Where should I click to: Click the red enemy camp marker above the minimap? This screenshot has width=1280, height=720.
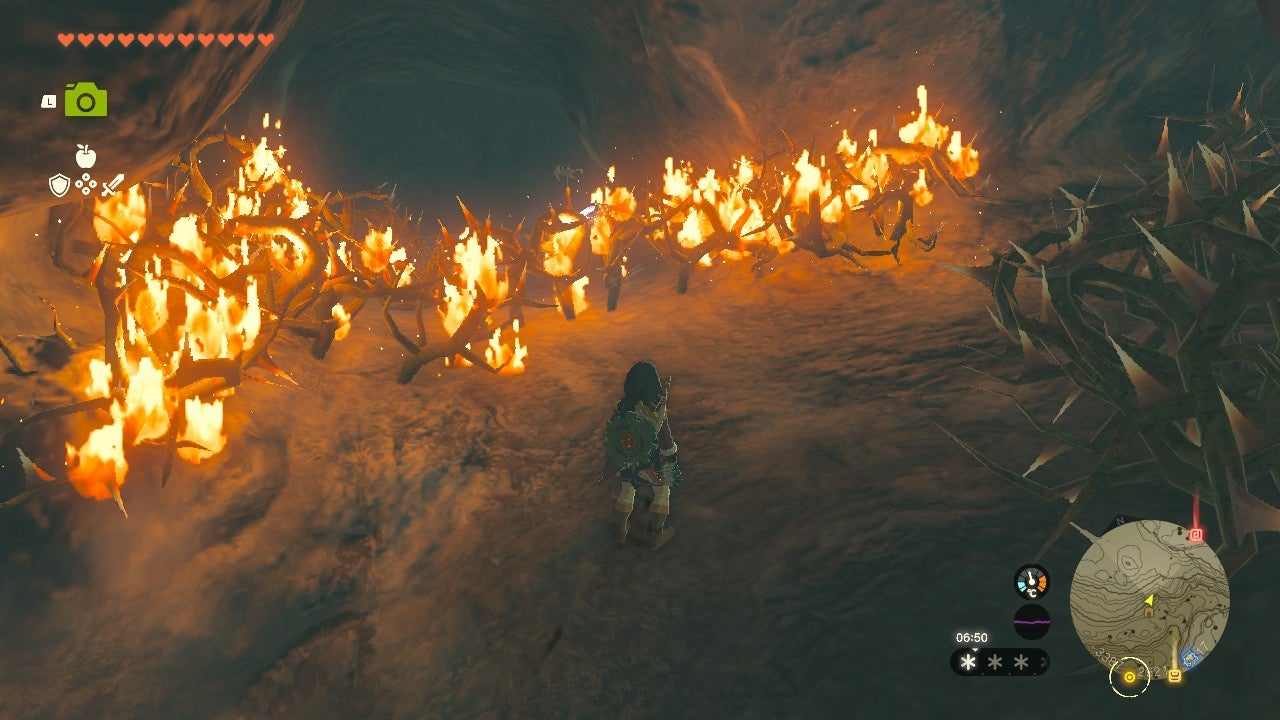[x=1194, y=535]
